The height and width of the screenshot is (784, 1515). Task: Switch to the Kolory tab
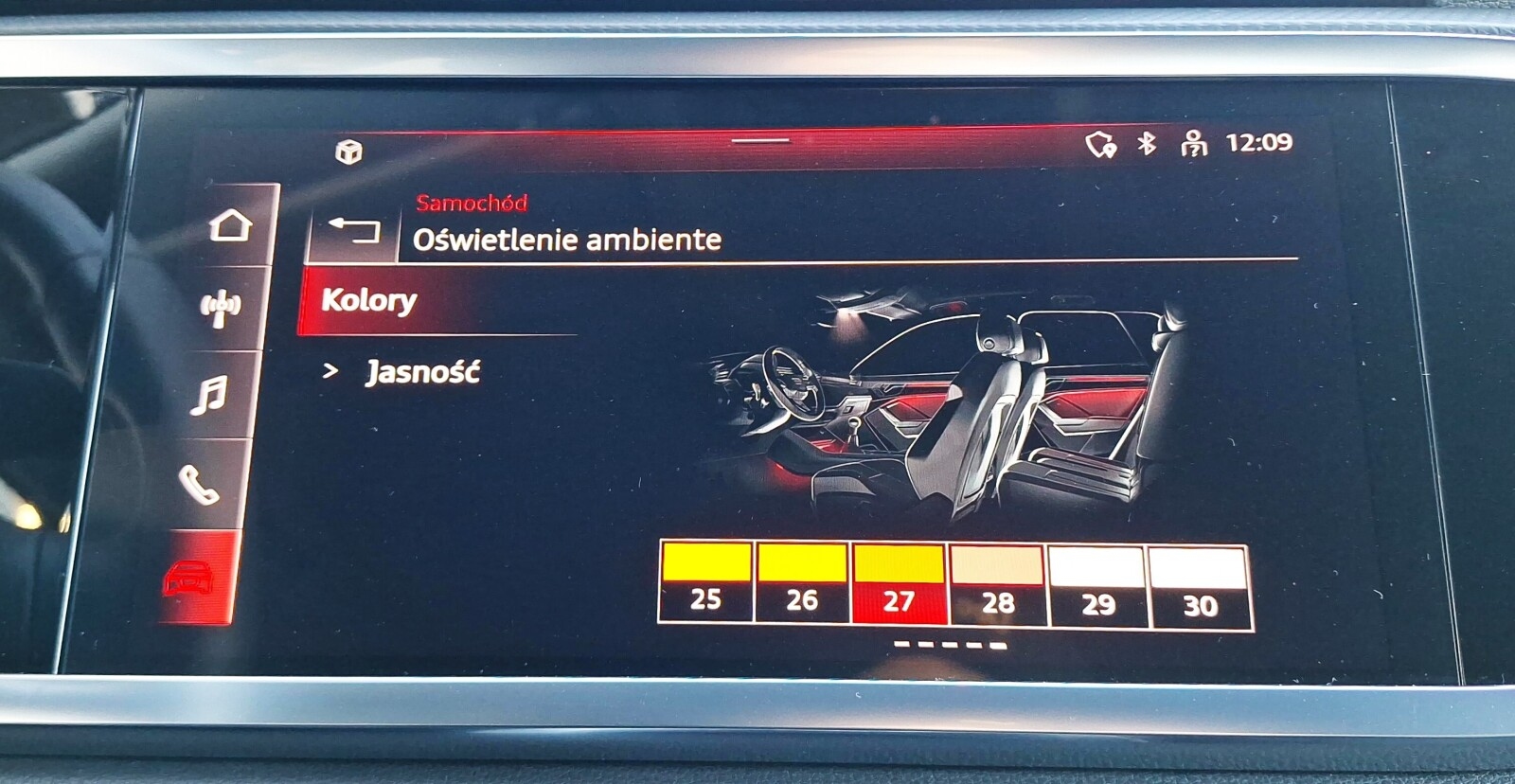pos(369,301)
